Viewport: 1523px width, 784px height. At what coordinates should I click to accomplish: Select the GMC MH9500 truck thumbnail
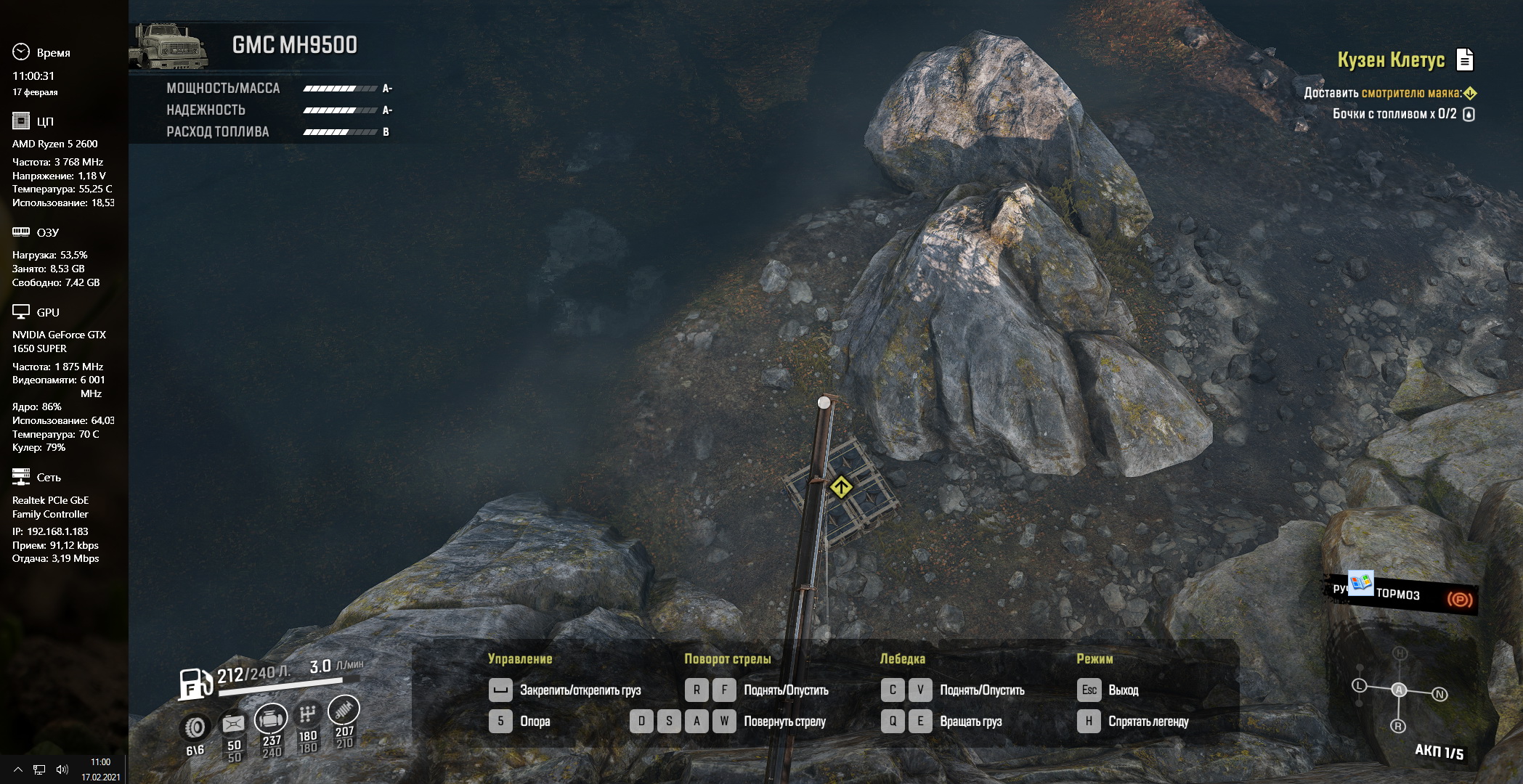tap(168, 47)
